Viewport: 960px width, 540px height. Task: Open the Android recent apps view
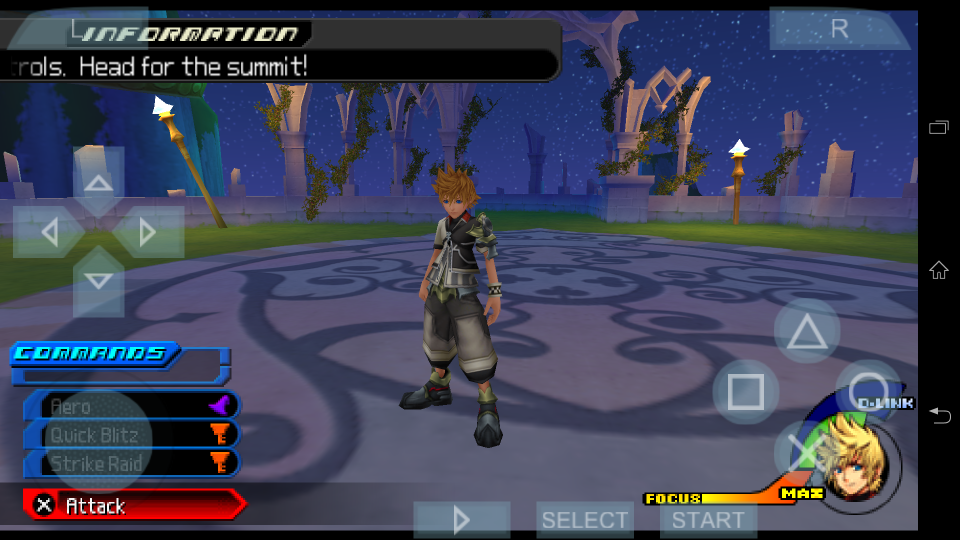click(x=939, y=127)
